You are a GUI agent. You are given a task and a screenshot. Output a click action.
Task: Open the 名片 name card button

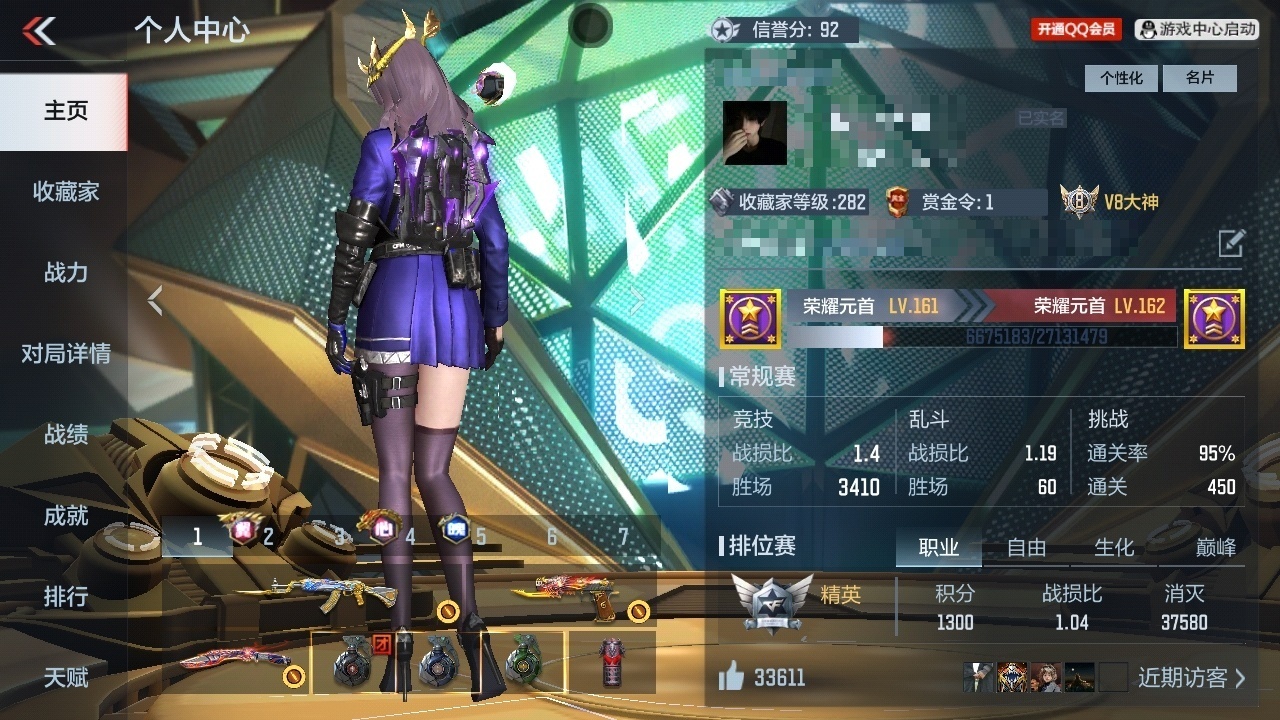[1200, 78]
